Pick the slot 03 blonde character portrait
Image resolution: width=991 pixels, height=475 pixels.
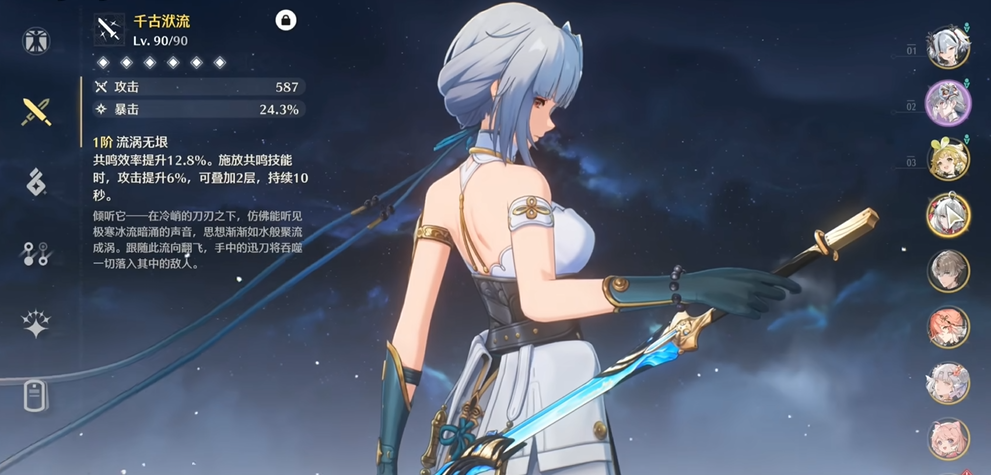(947, 160)
